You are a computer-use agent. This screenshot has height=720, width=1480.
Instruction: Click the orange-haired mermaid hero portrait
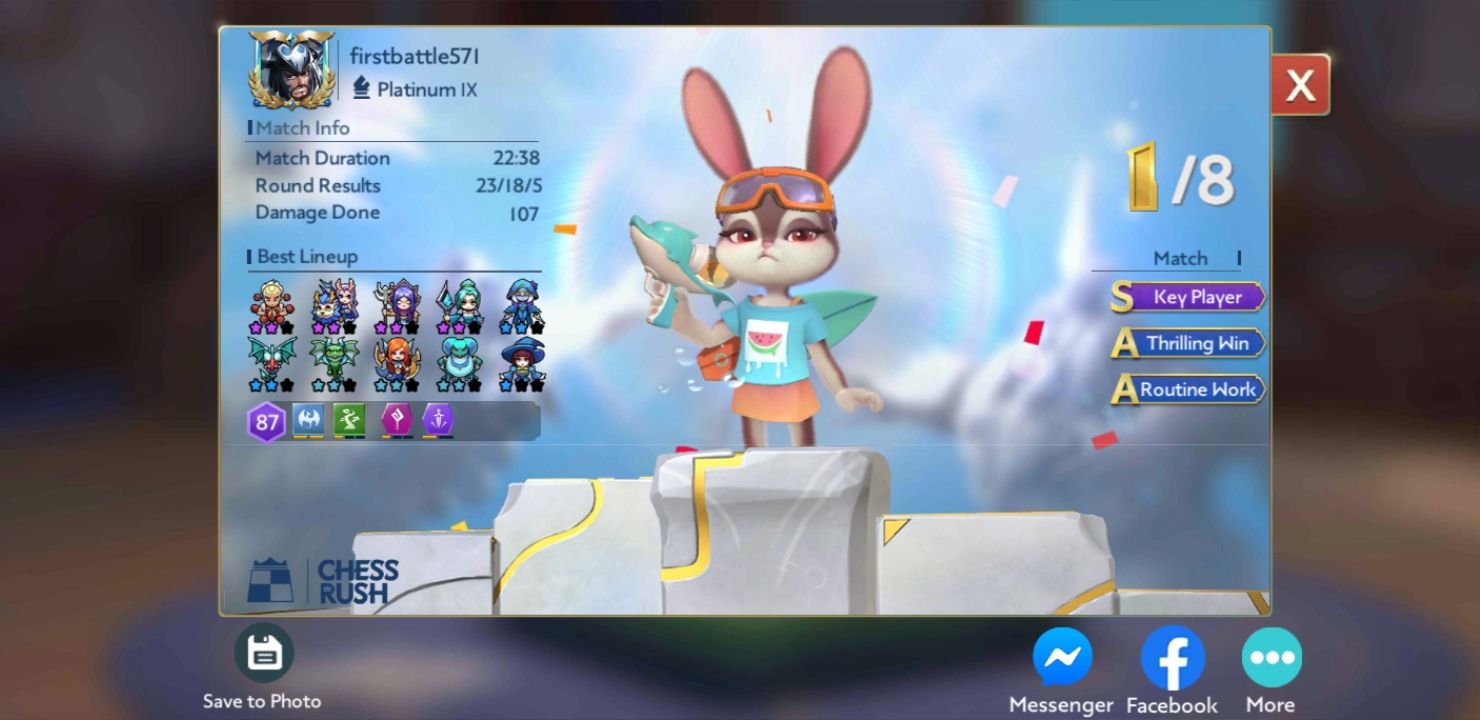click(x=398, y=358)
